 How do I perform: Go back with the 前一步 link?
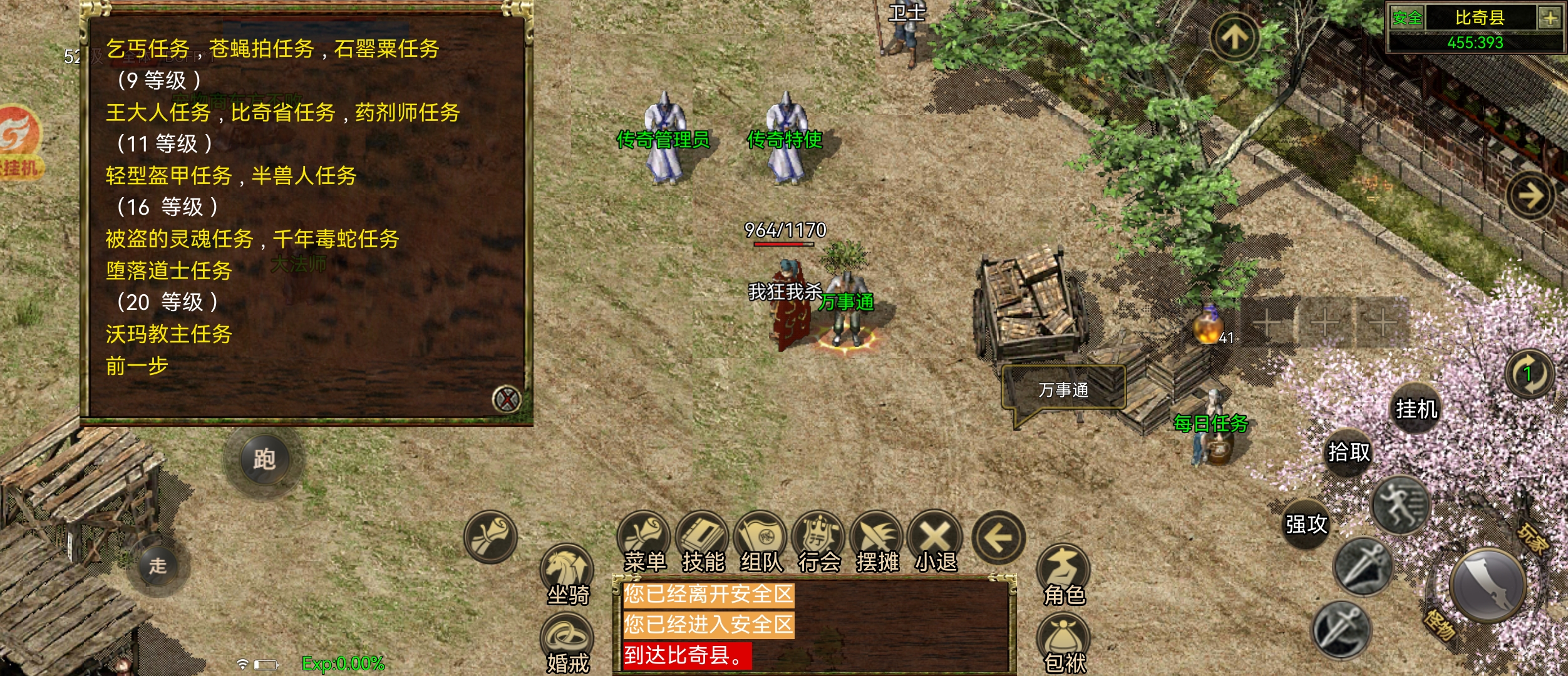(137, 366)
